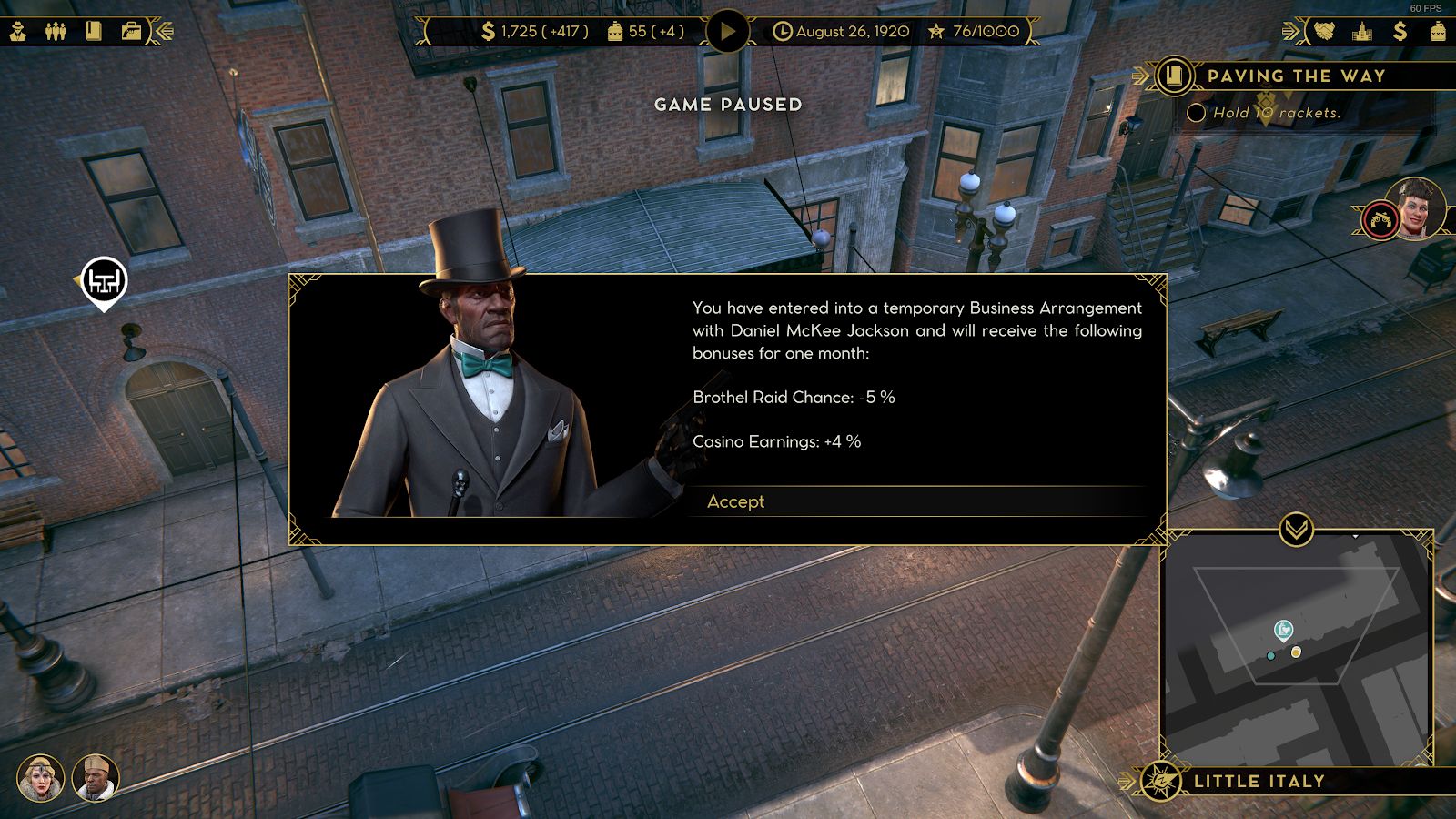This screenshot has height=819, width=1456.
Task: Open the briefcase with gun inventory icon
Action: tap(131, 32)
